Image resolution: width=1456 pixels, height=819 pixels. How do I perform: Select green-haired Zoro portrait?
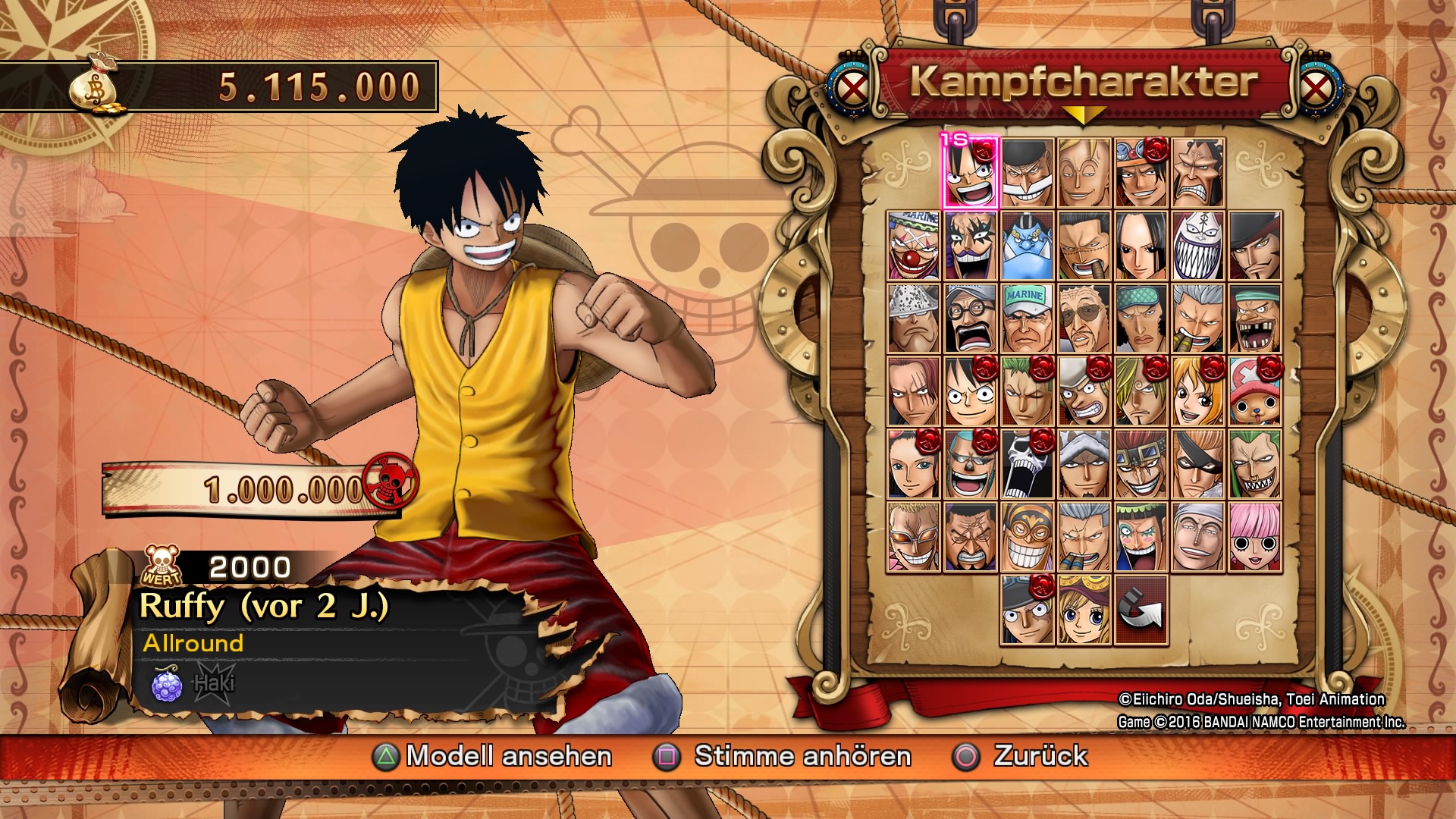point(1028,391)
